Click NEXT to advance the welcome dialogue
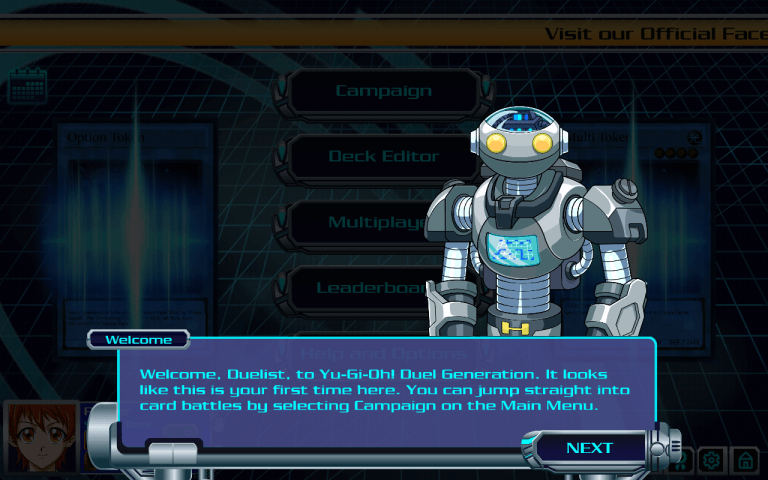768x480 pixels. point(589,448)
